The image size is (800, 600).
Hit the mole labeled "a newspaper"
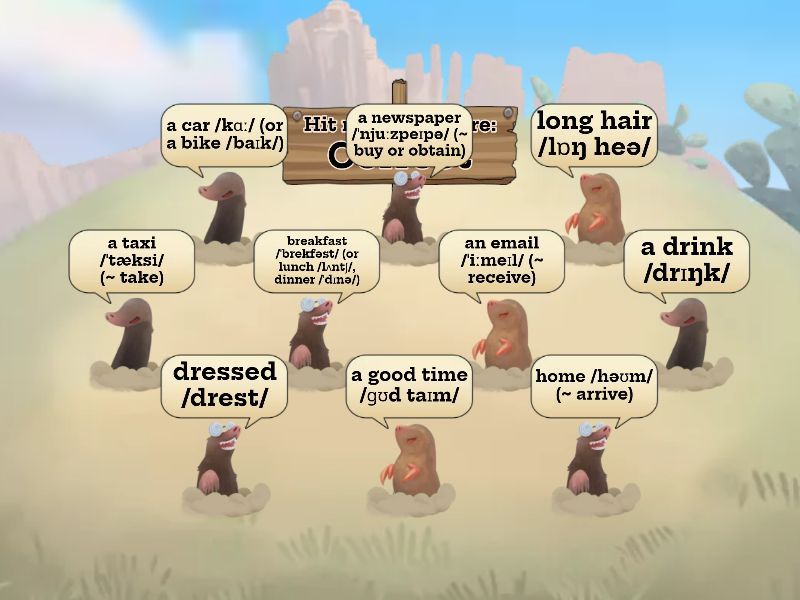tap(407, 207)
